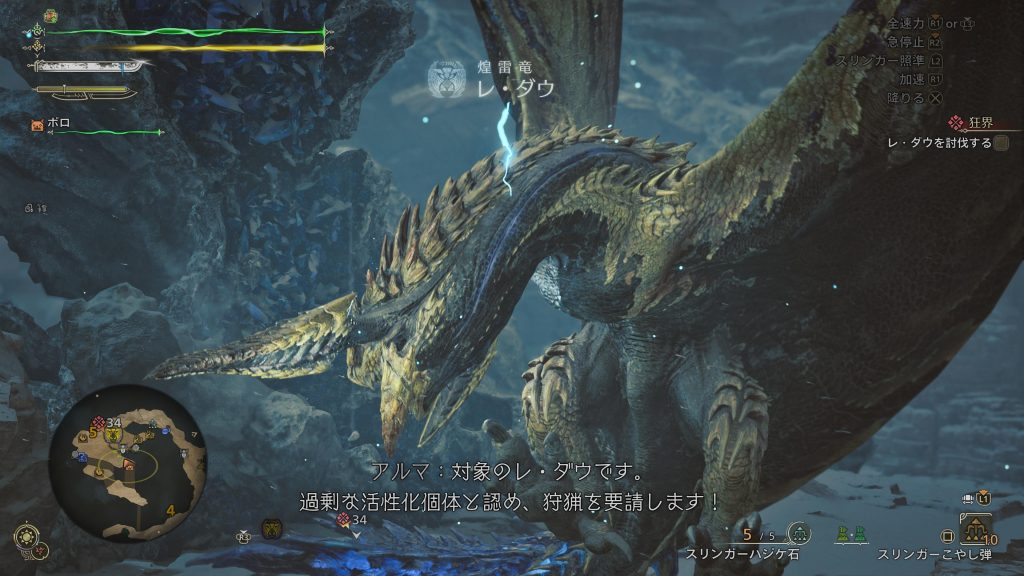Image resolution: width=1024 pixels, height=576 pixels.
Task: Choose the Slinger Burst Stone ammo icon
Action: tap(798, 534)
